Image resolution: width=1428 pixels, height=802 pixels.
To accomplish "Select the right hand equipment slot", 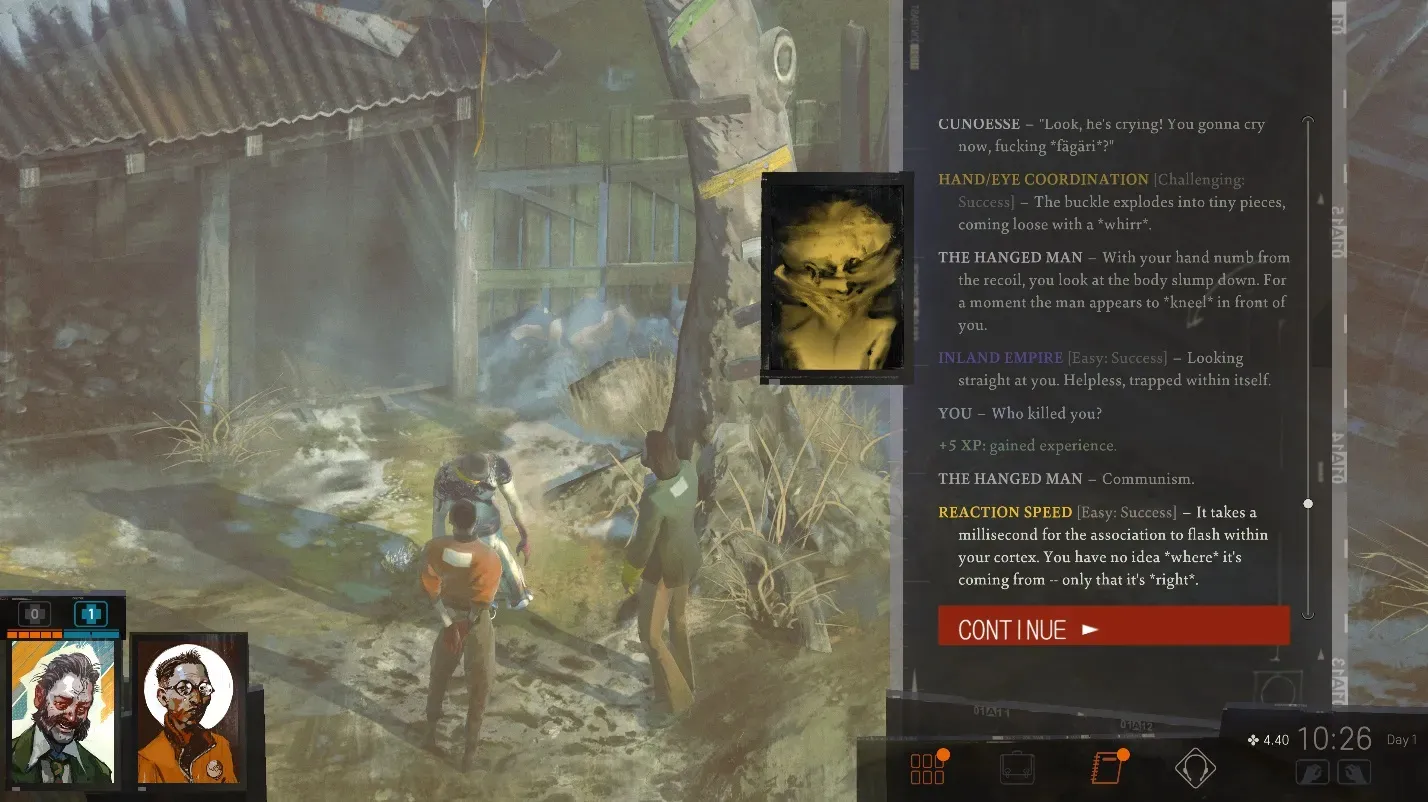I will click(1353, 772).
